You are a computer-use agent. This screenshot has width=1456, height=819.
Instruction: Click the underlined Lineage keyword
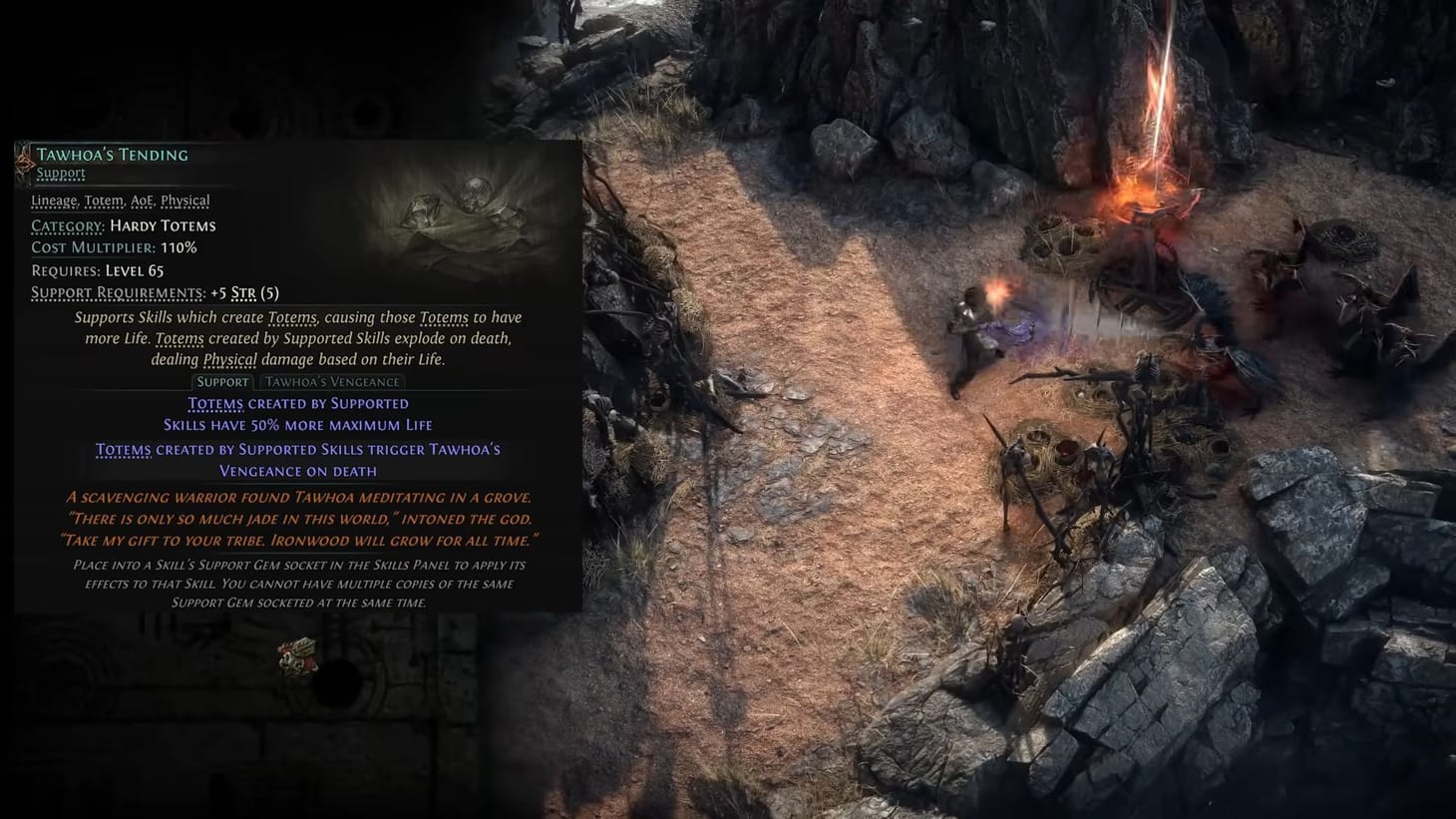[x=53, y=201]
